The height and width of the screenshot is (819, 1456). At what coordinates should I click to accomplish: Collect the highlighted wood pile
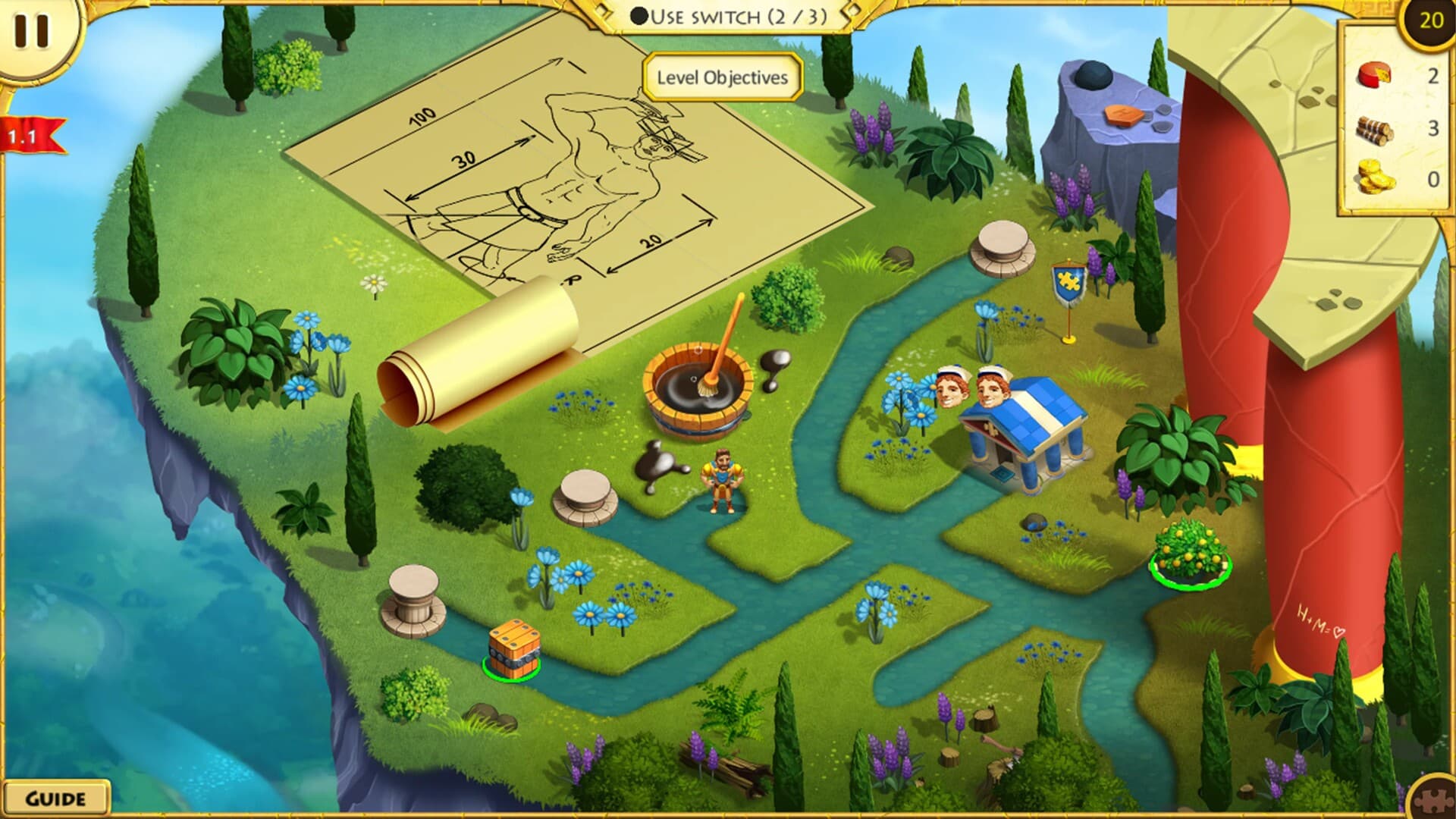[513, 648]
